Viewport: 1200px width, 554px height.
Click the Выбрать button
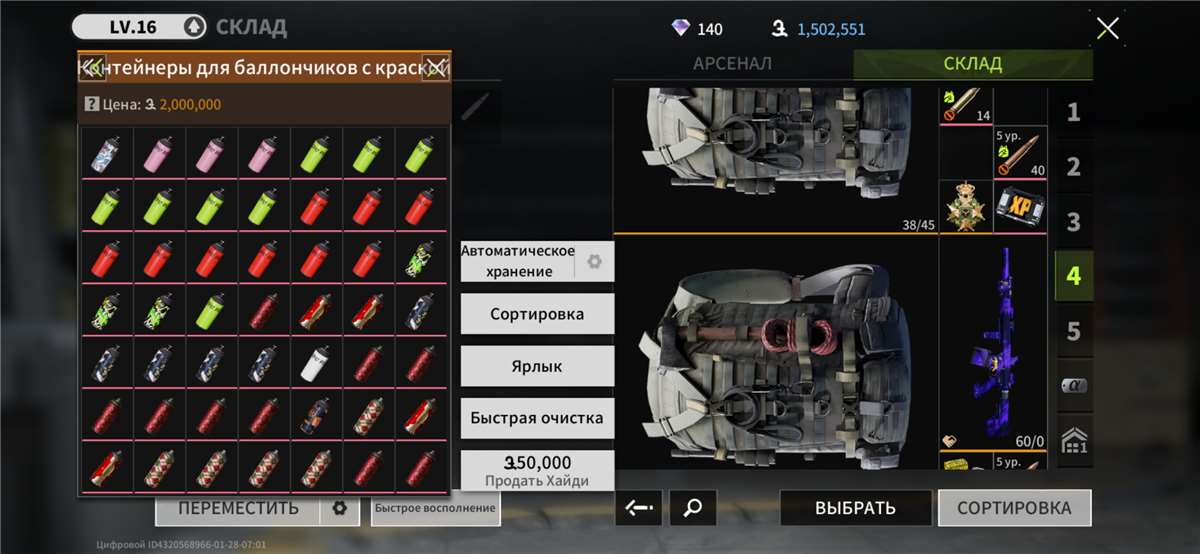click(x=855, y=508)
